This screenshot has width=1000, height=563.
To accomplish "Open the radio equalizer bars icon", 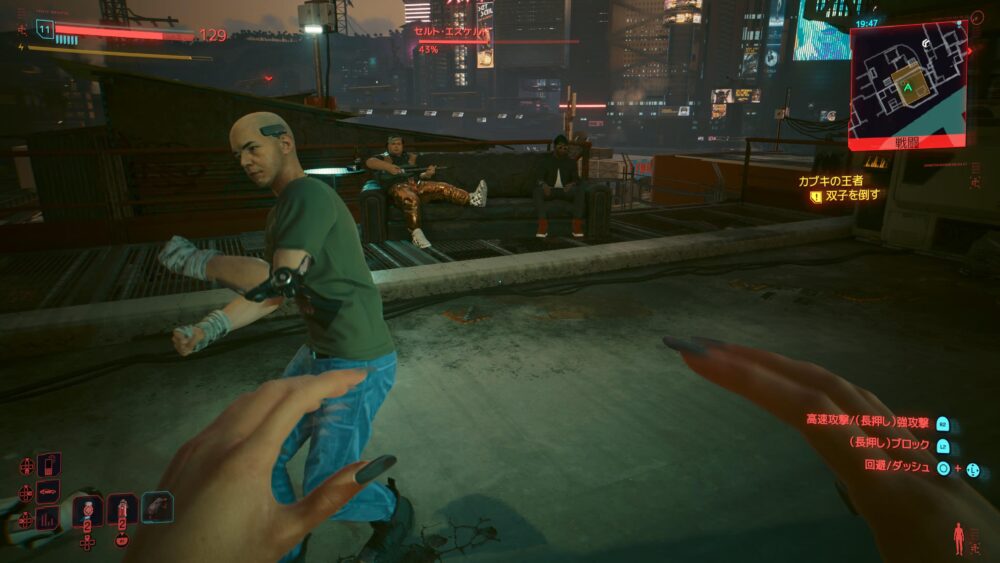I will pos(49,518).
